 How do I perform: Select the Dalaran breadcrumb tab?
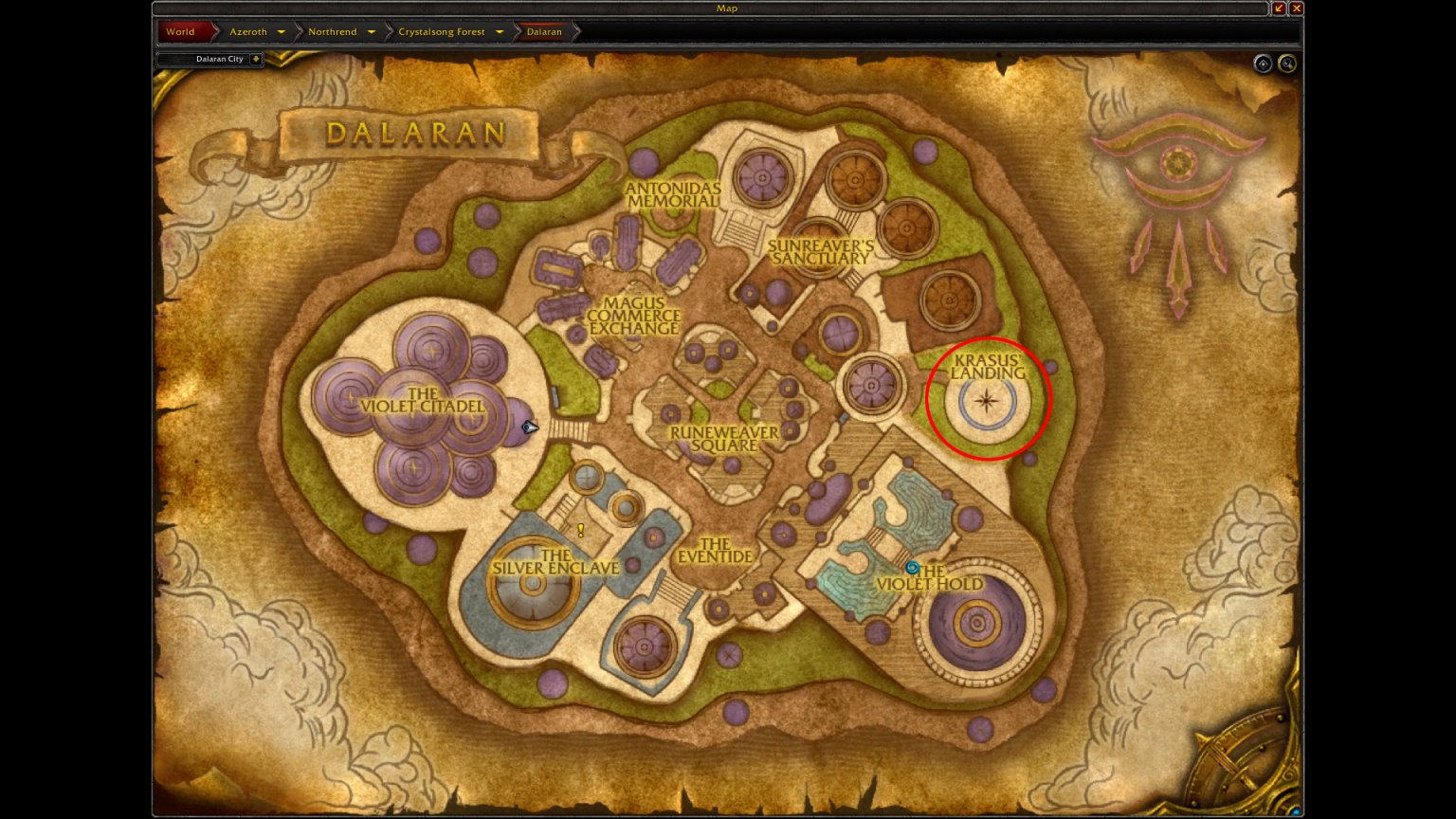coord(544,31)
